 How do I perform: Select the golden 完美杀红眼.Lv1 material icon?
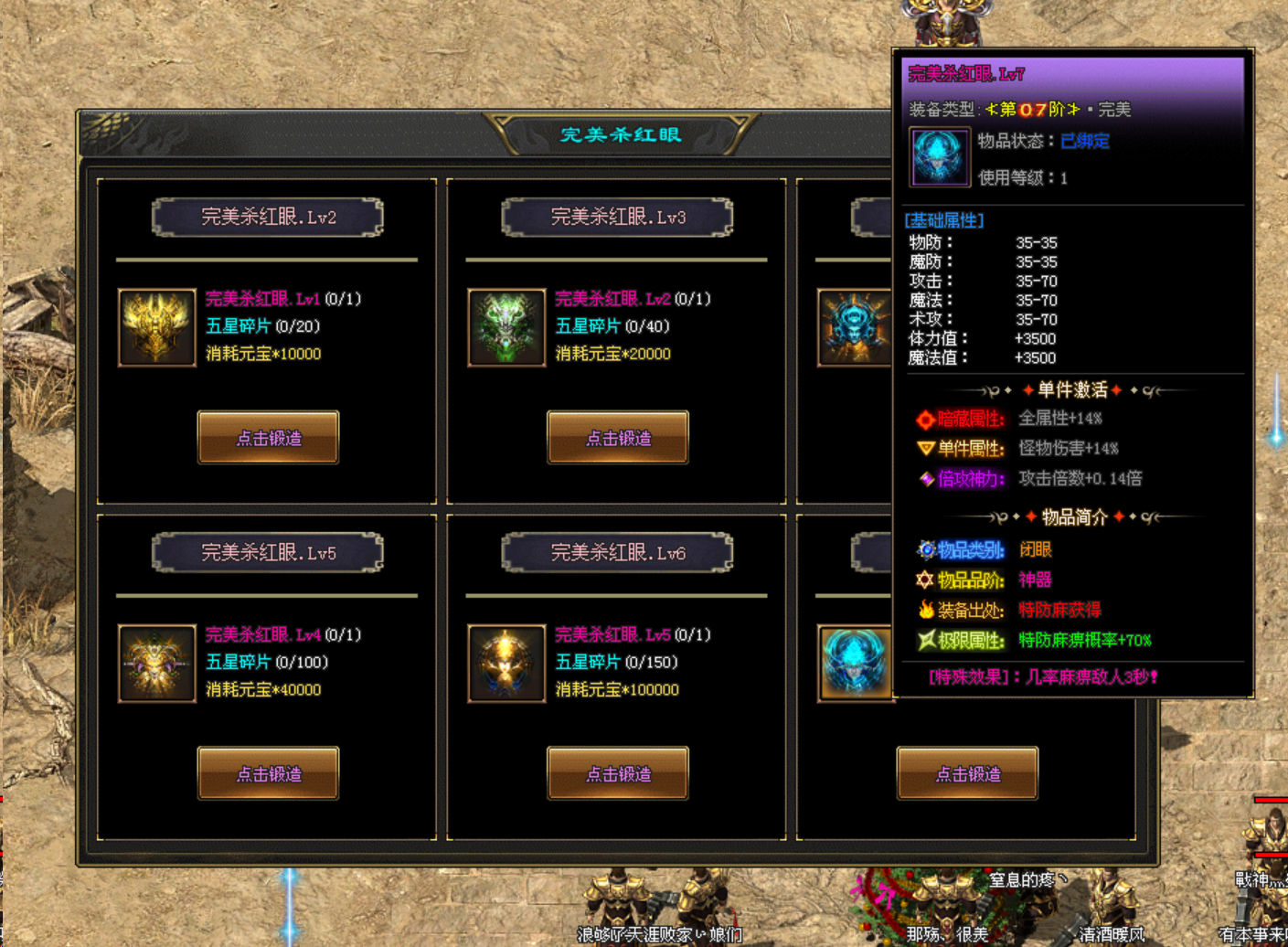click(x=156, y=327)
